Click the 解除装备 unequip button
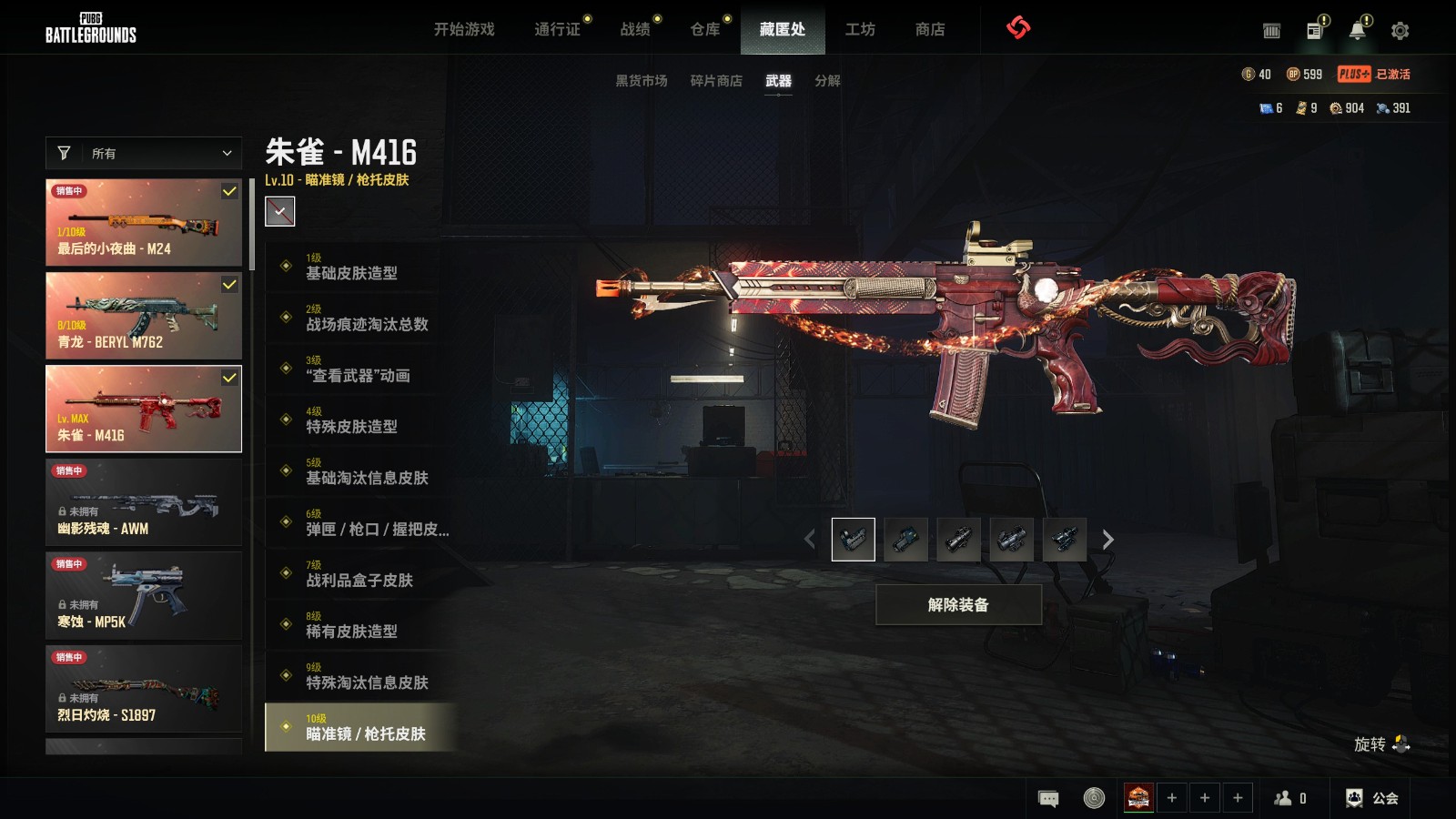The image size is (1456, 819). [958, 605]
